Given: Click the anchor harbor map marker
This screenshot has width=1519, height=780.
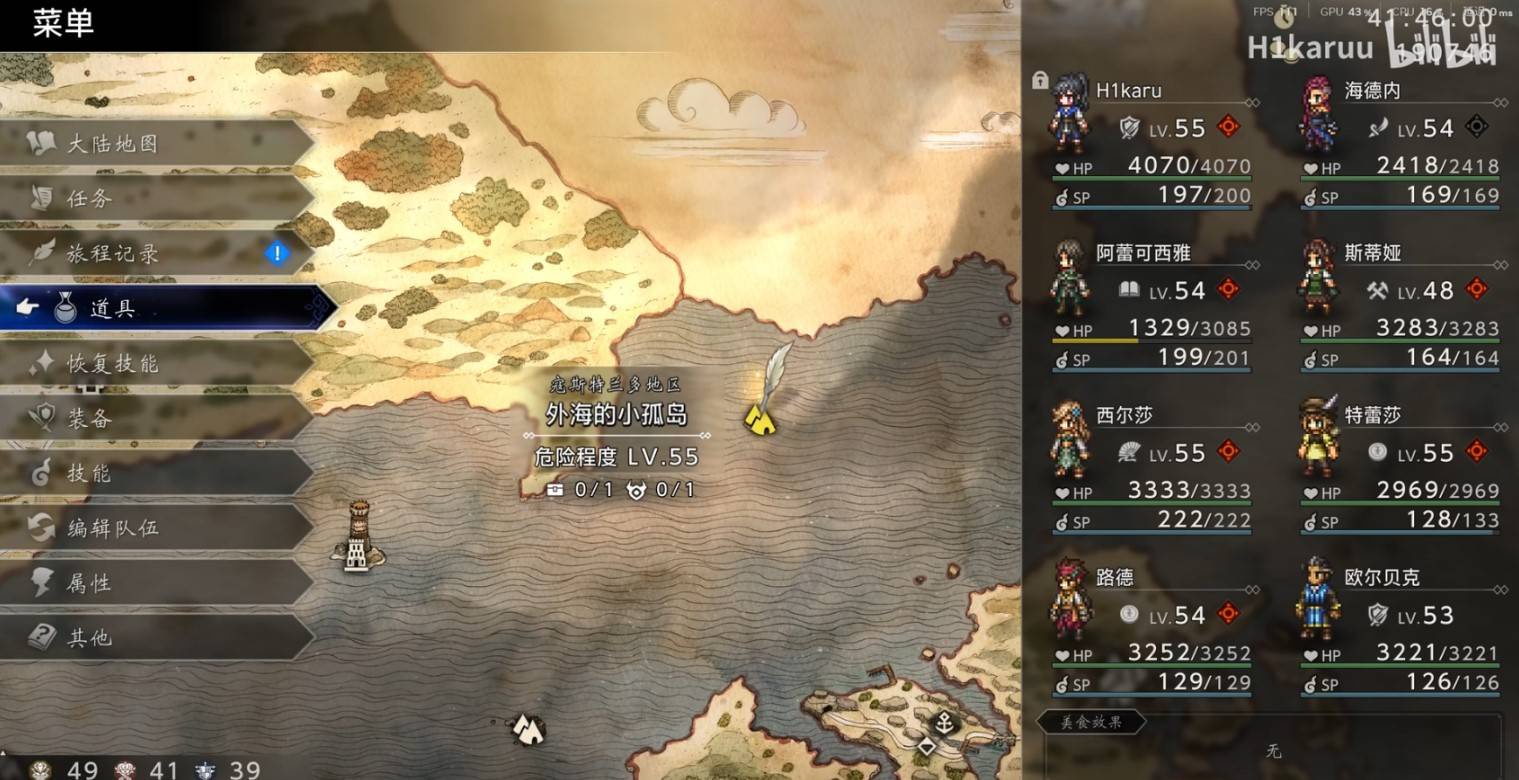Looking at the screenshot, I should (x=943, y=722).
